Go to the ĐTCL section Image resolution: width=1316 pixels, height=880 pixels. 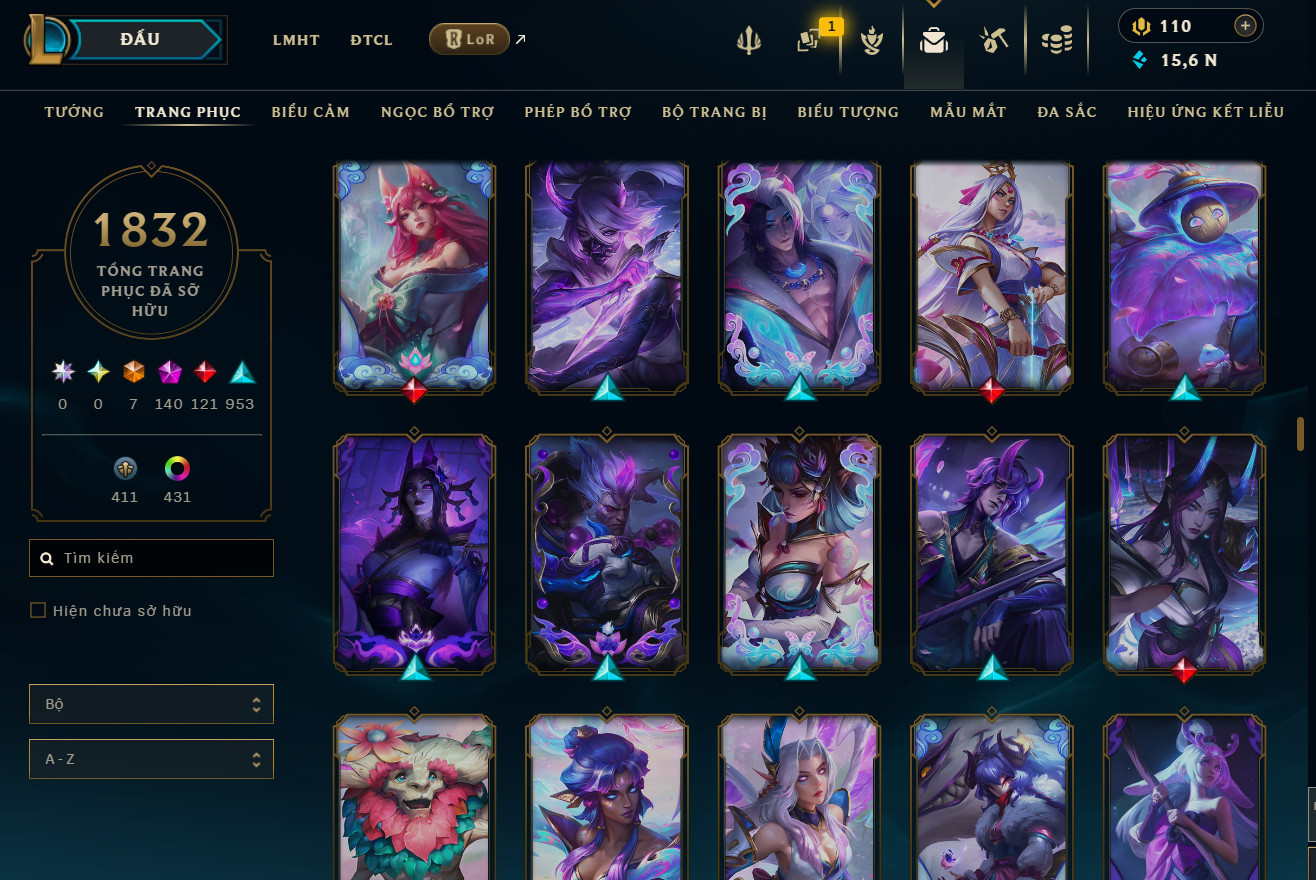click(x=371, y=40)
